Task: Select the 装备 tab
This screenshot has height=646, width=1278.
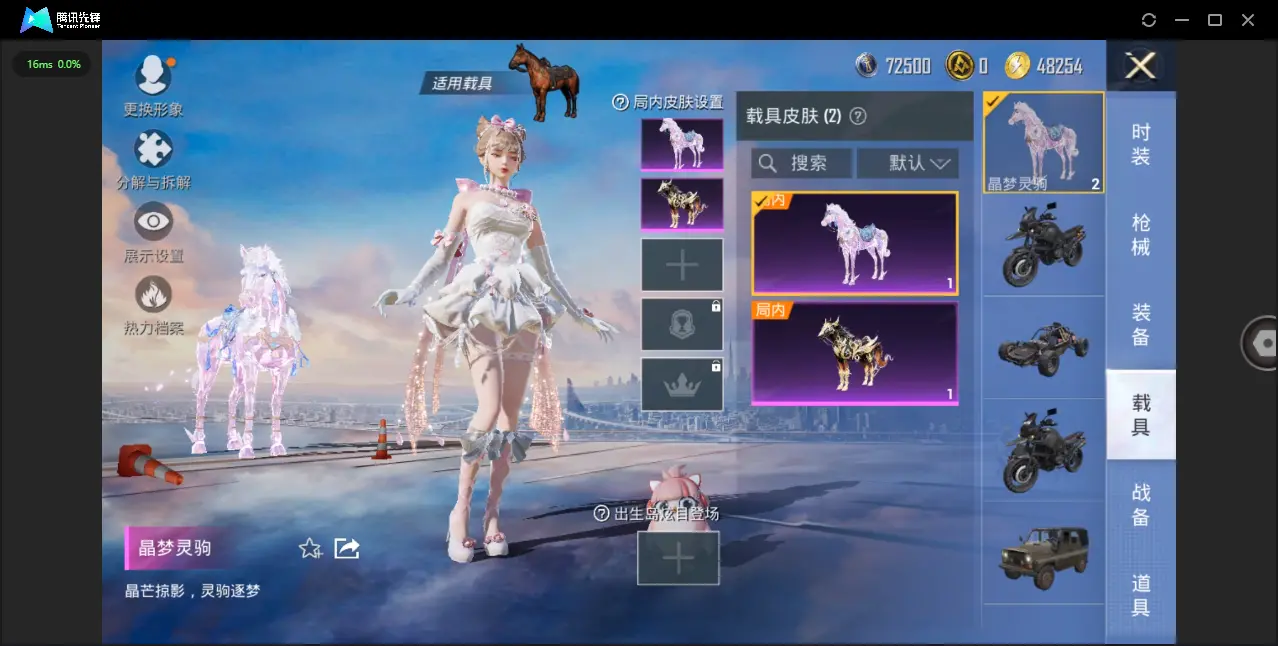Action: tap(1141, 325)
